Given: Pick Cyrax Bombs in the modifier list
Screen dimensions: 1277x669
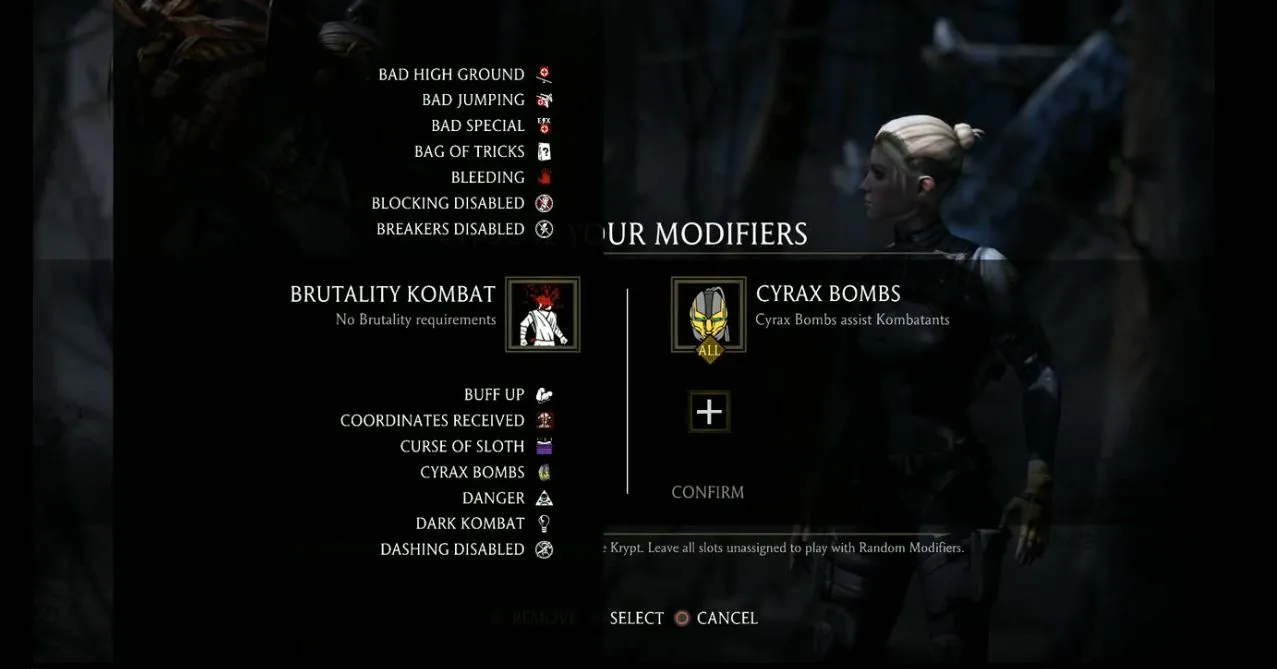Looking at the screenshot, I should click(x=472, y=473).
